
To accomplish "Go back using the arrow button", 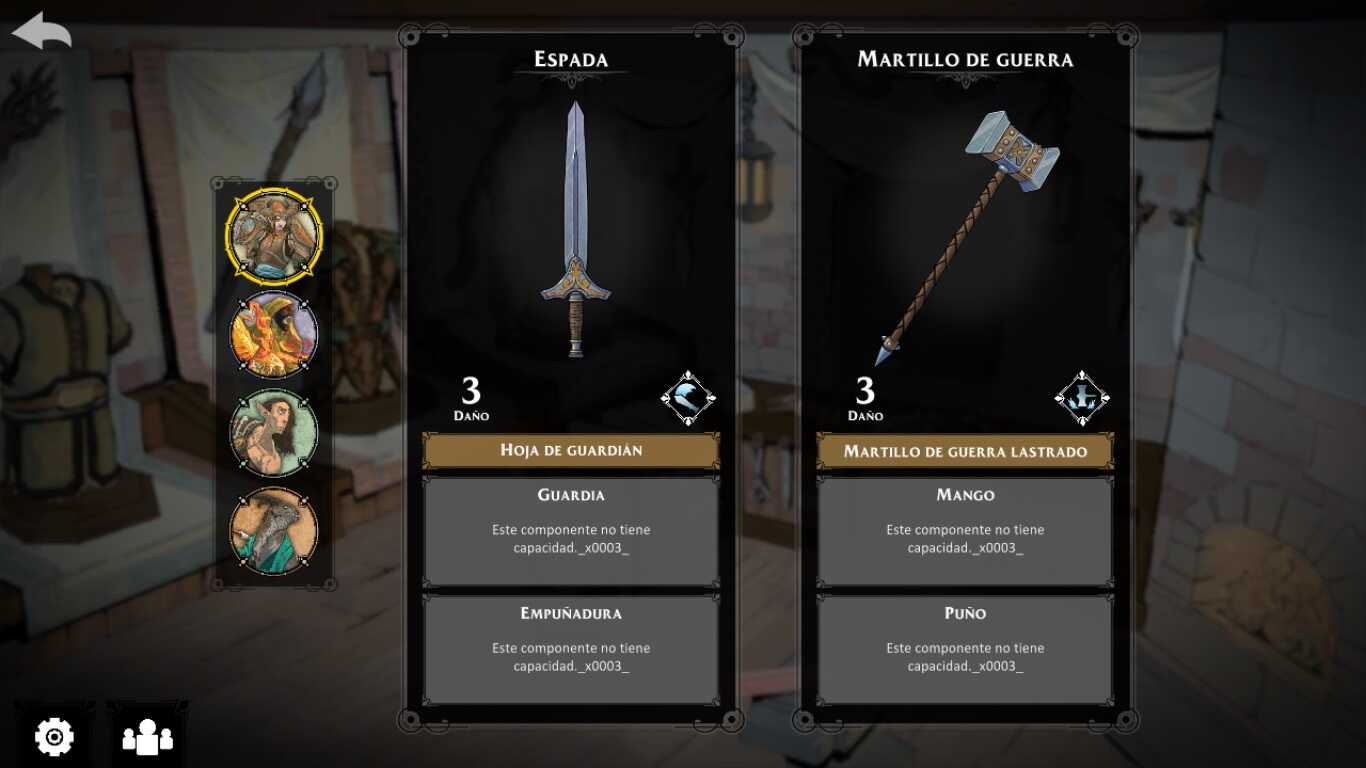I will [42, 30].
